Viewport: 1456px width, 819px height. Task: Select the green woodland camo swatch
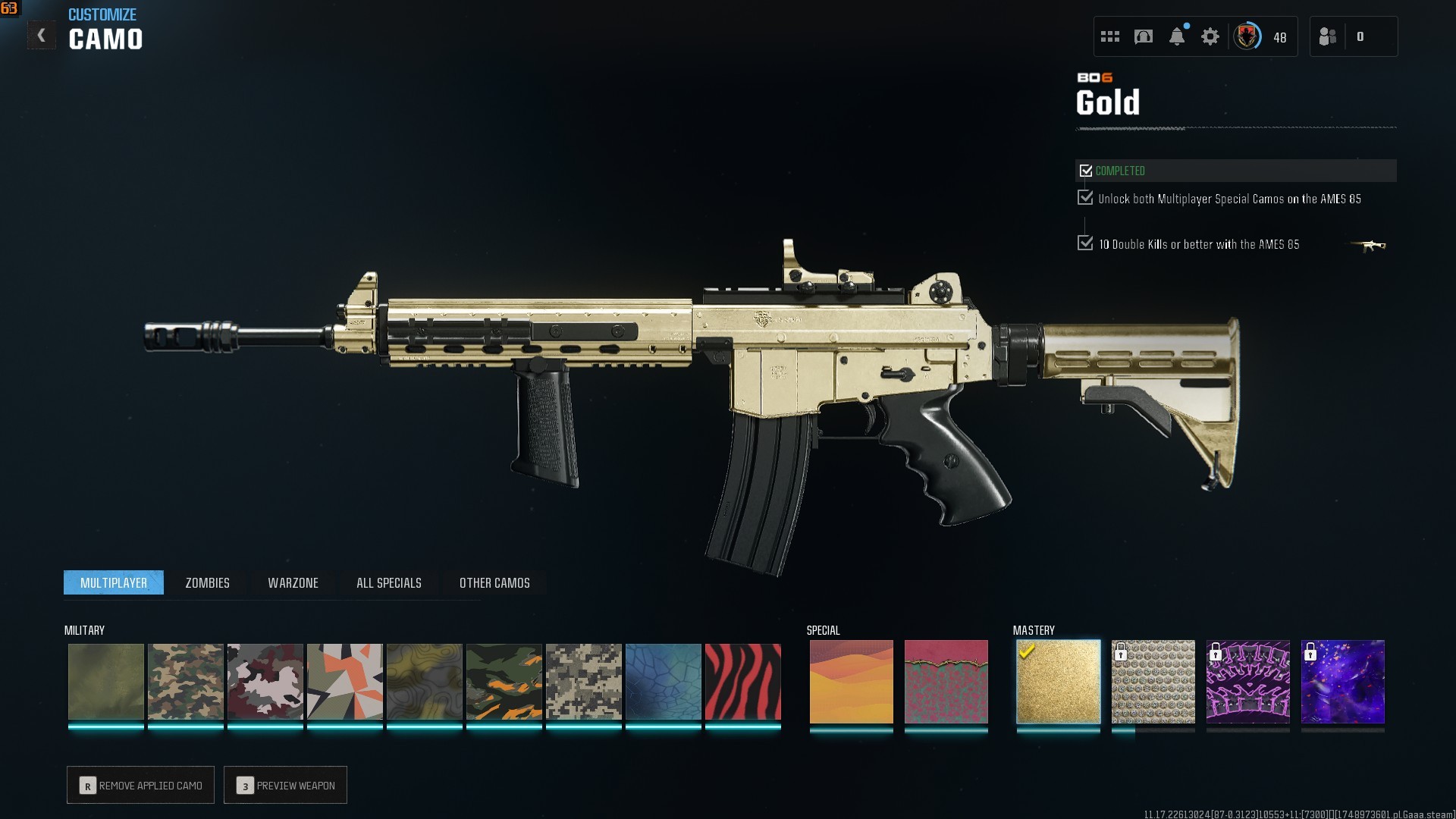(x=185, y=682)
